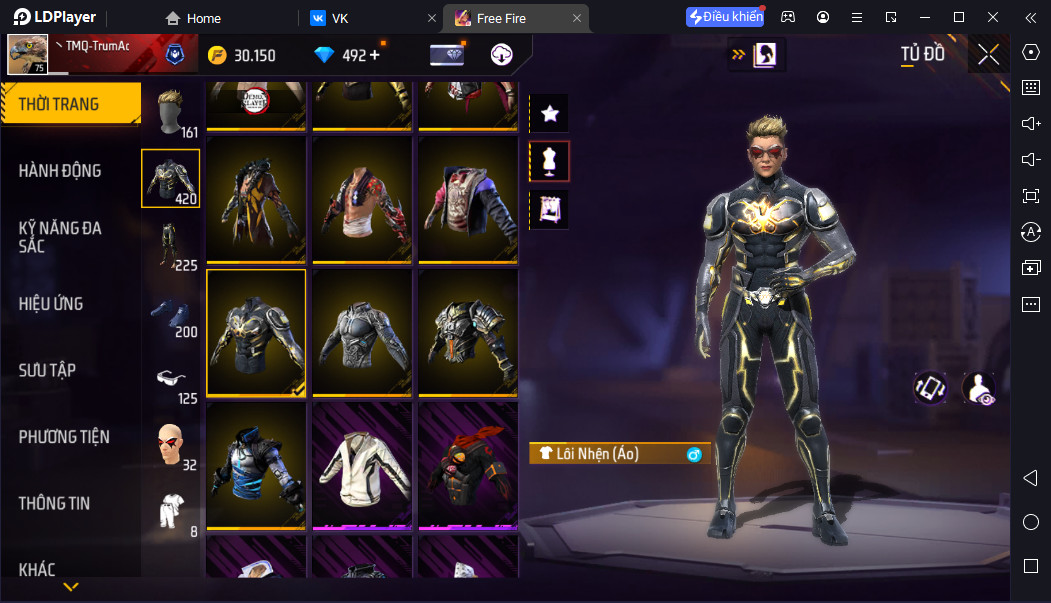This screenshot has height=603, width=1051.
Task: Open the Sưu Tập collection tab
Action: click(x=47, y=370)
